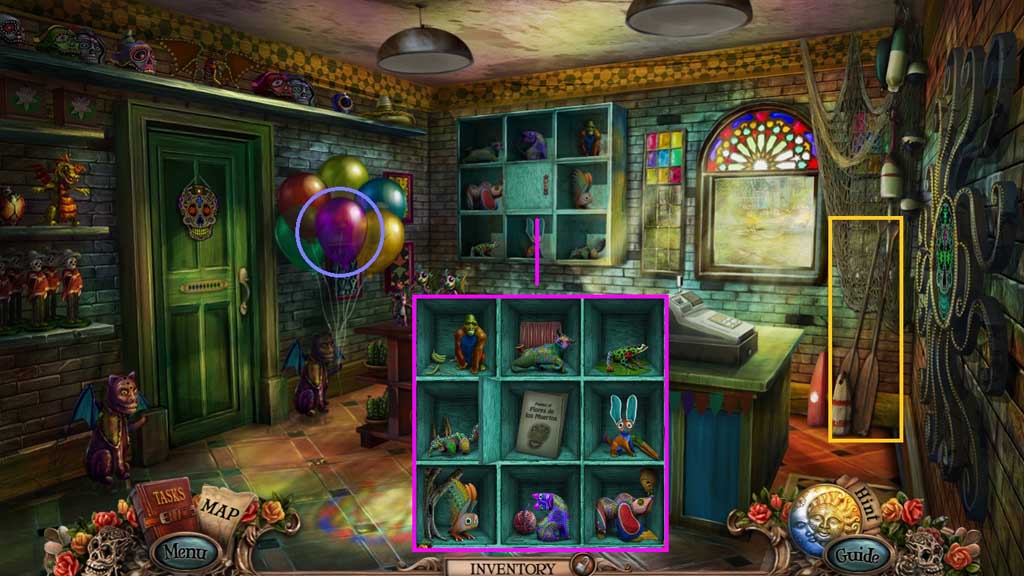Image resolution: width=1024 pixels, height=576 pixels.
Task: Open the strategy Guide
Action: click(x=856, y=553)
